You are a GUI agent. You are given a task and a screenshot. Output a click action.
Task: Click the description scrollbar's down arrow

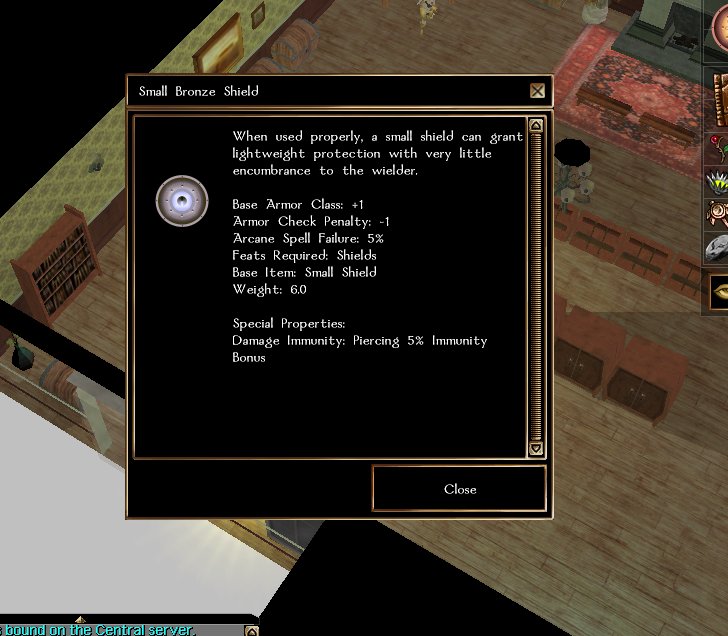click(535, 449)
